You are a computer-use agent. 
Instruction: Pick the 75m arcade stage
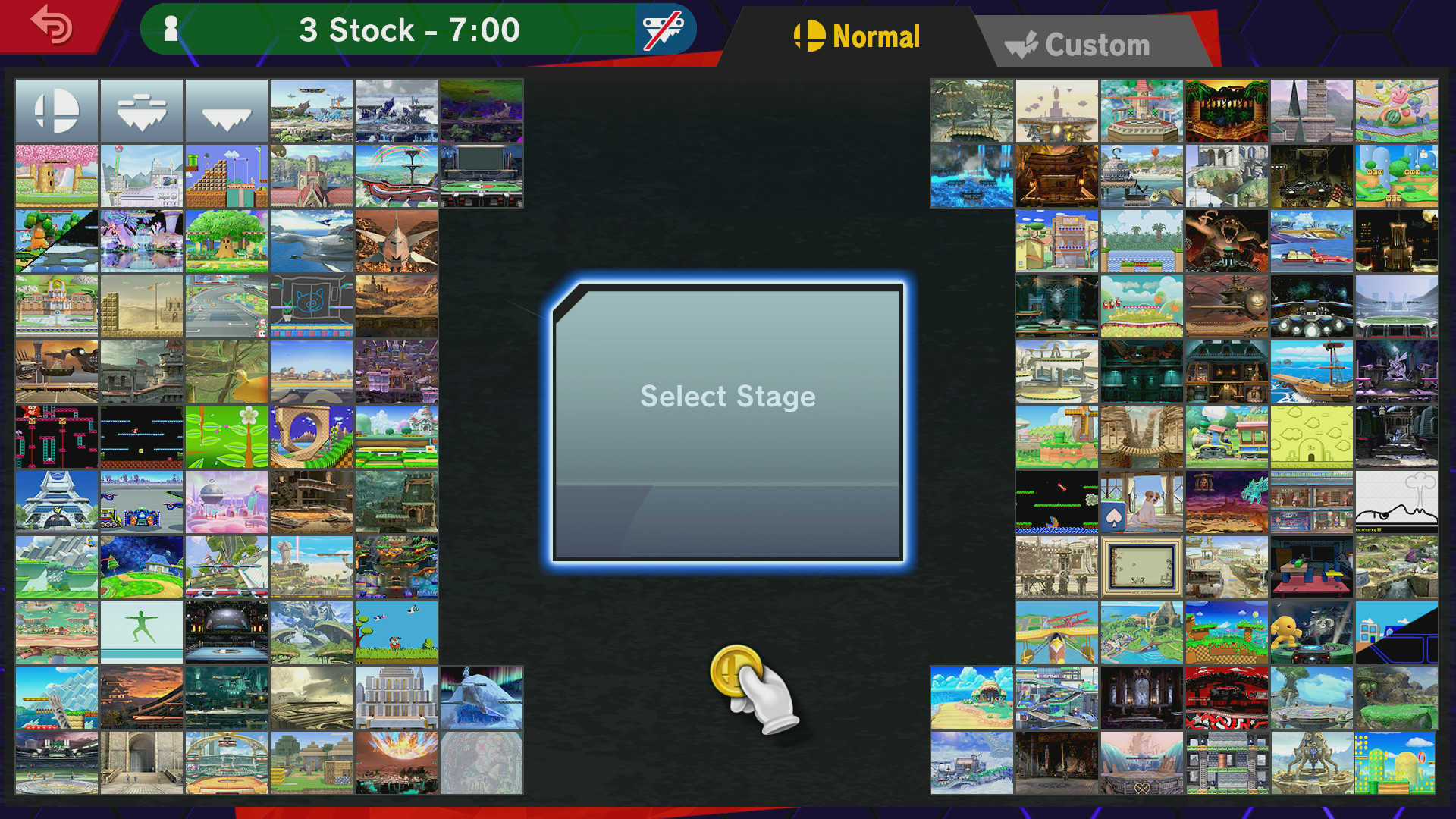57,435
